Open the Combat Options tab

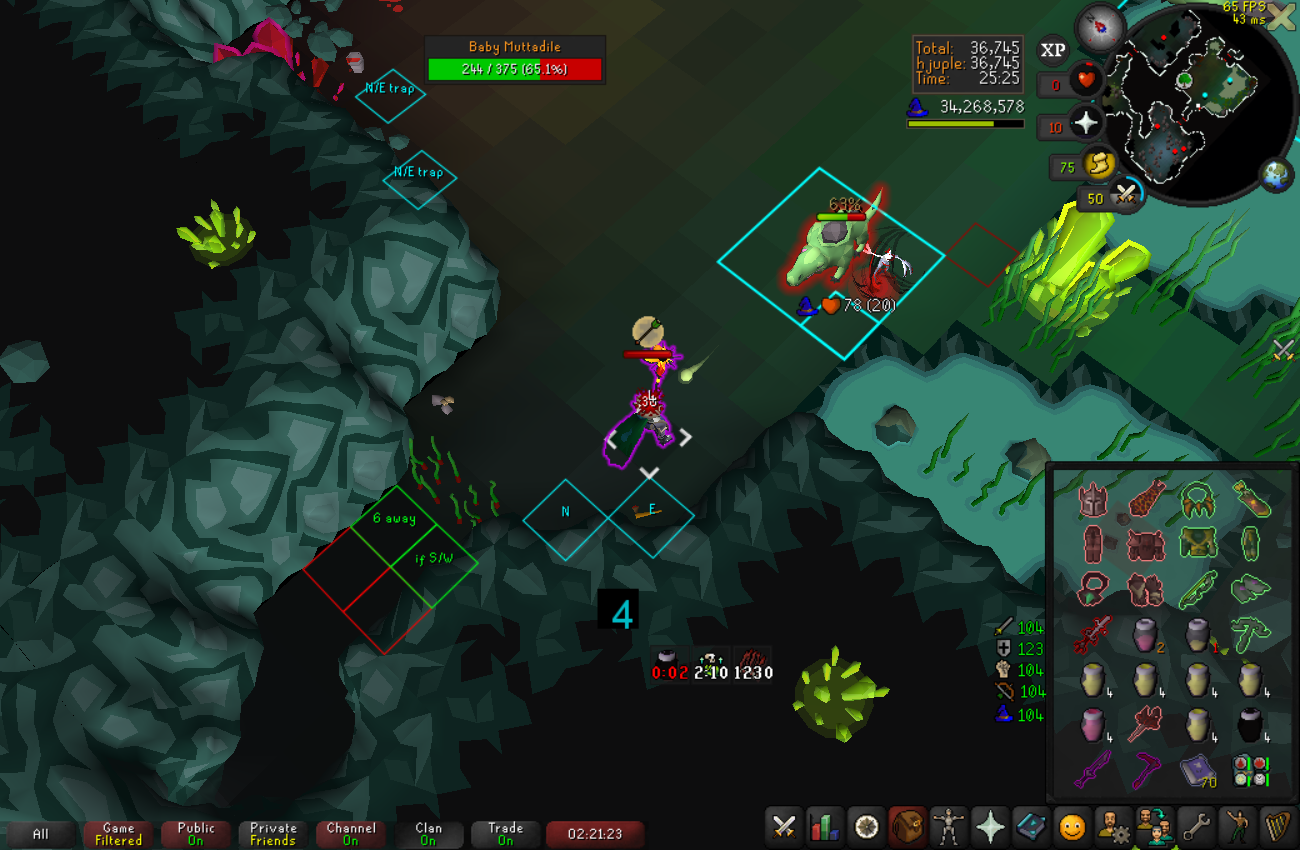(x=785, y=827)
